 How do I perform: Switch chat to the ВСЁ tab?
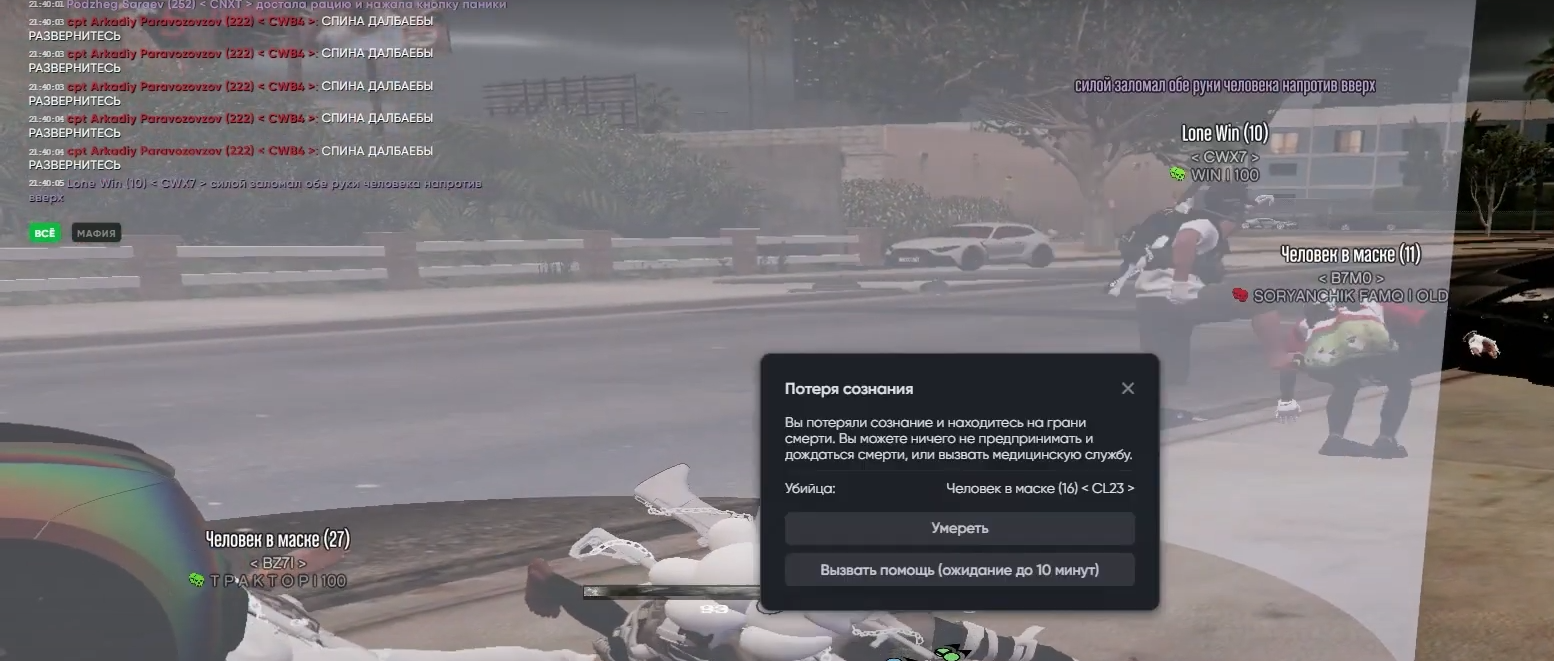(x=45, y=233)
